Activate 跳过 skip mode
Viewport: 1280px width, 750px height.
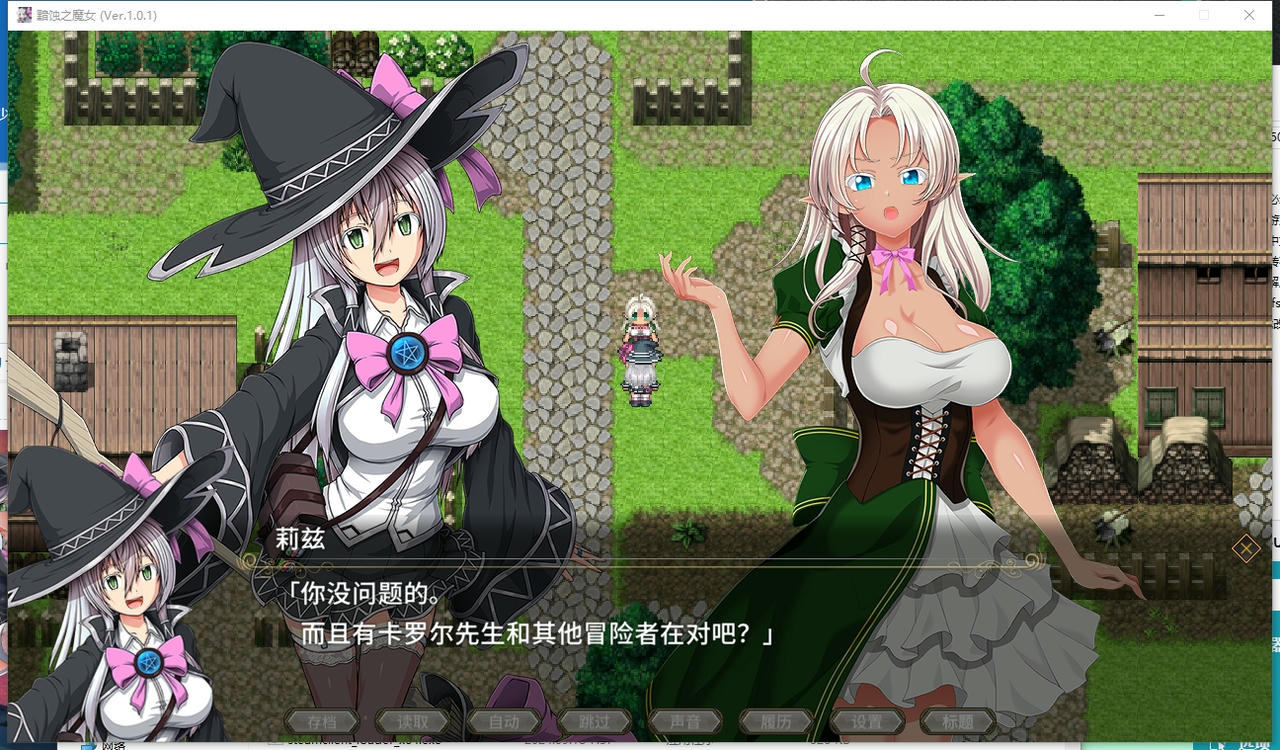click(595, 720)
